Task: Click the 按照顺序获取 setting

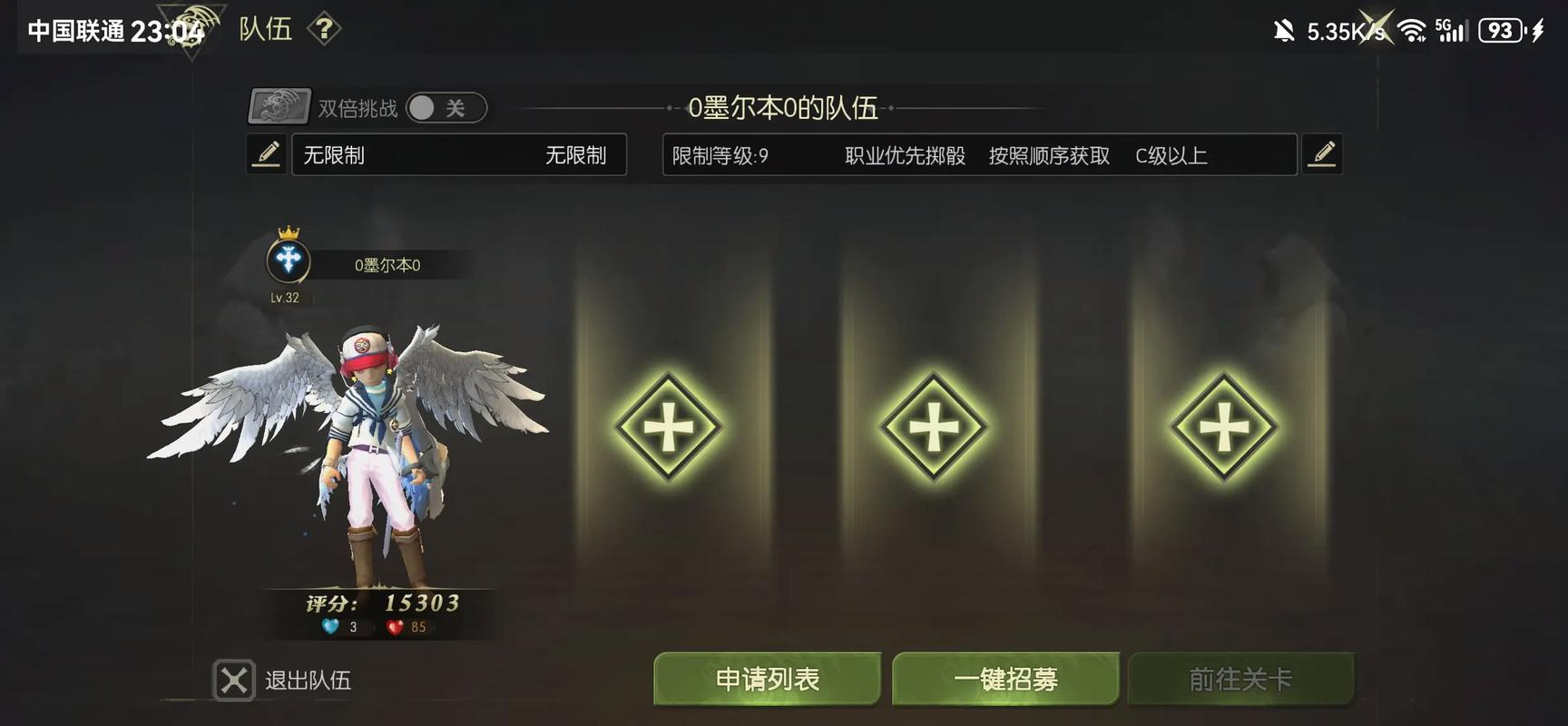Action: click(1047, 155)
